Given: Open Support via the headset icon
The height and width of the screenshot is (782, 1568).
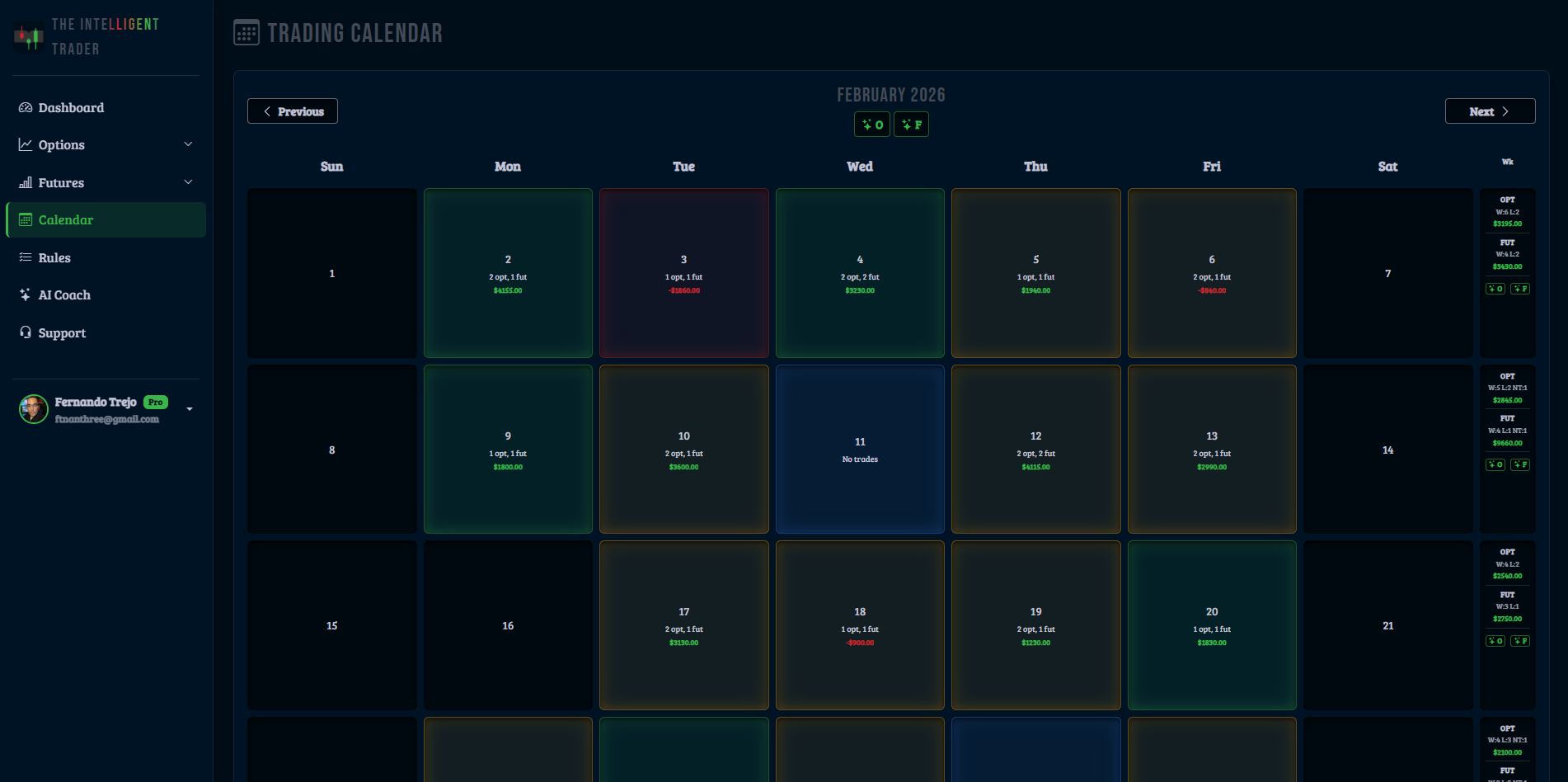Looking at the screenshot, I should click(26, 332).
